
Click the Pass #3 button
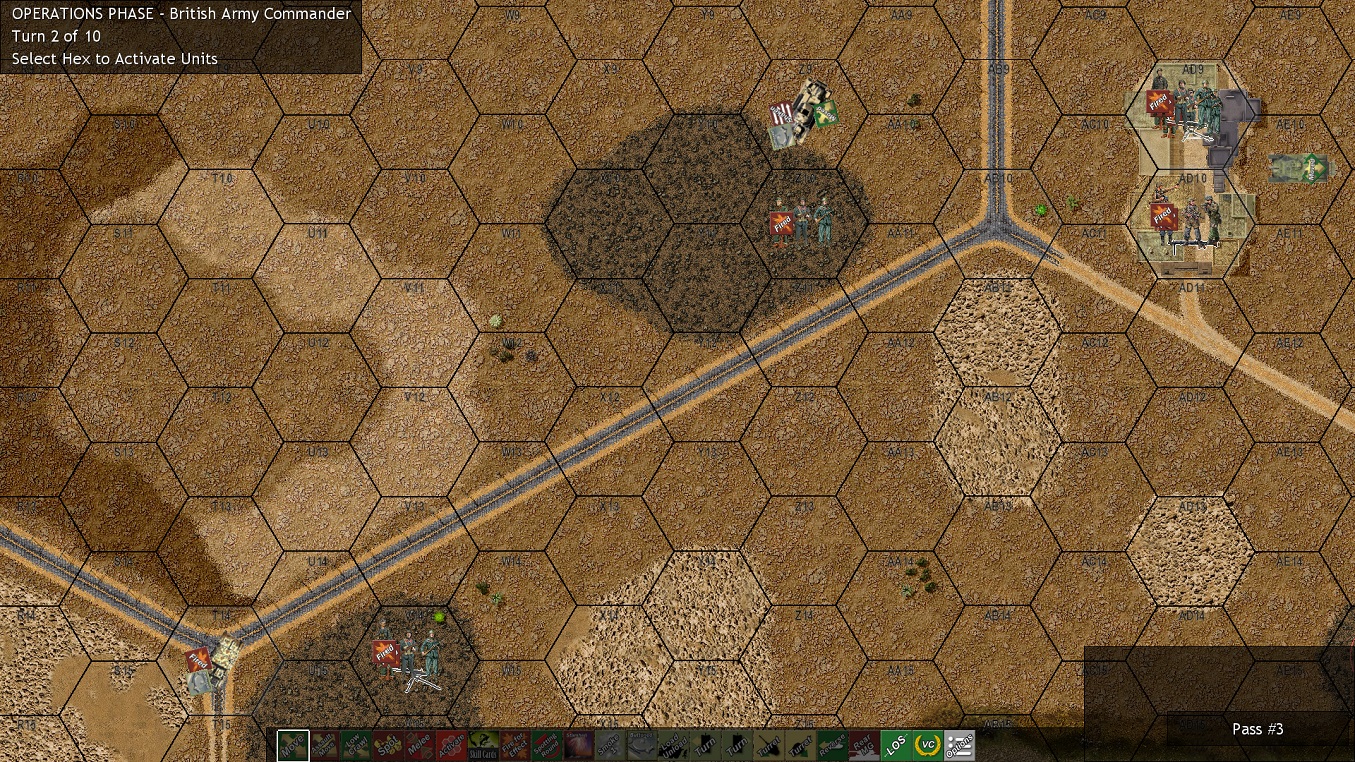[x=1257, y=729]
